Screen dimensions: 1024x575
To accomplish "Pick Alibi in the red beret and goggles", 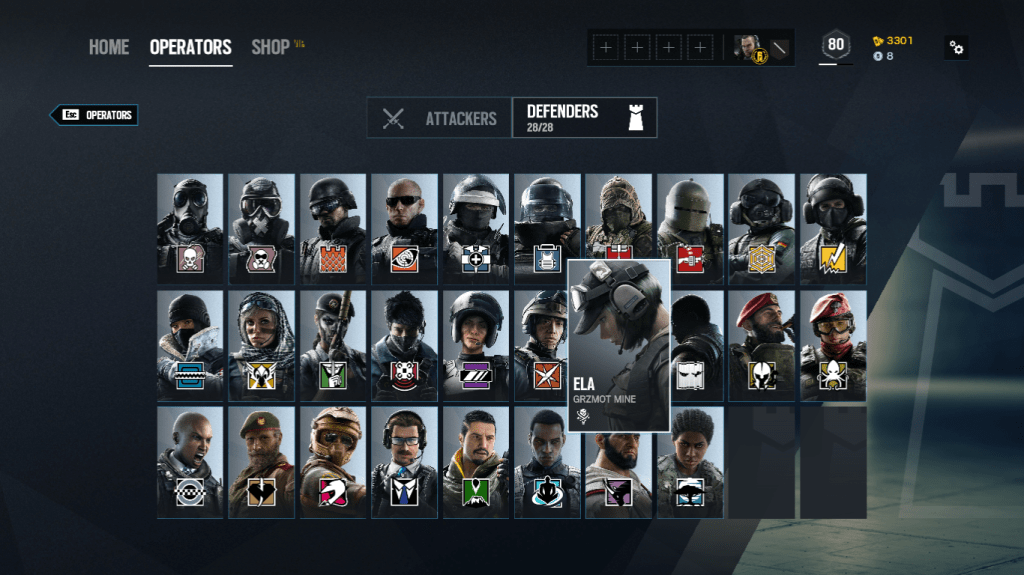I will tap(833, 346).
